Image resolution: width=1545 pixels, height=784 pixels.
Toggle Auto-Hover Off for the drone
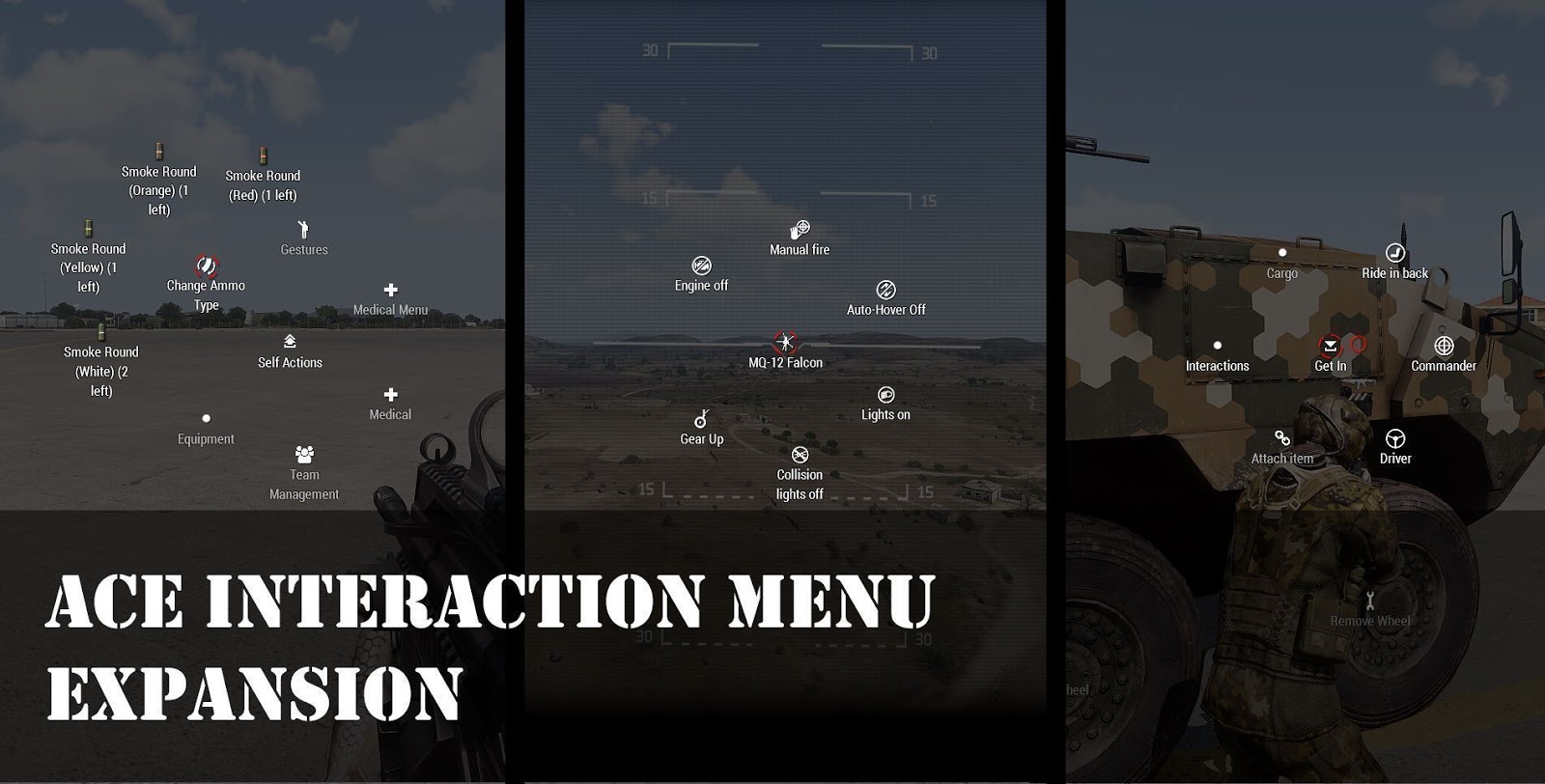click(x=885, y=288)
